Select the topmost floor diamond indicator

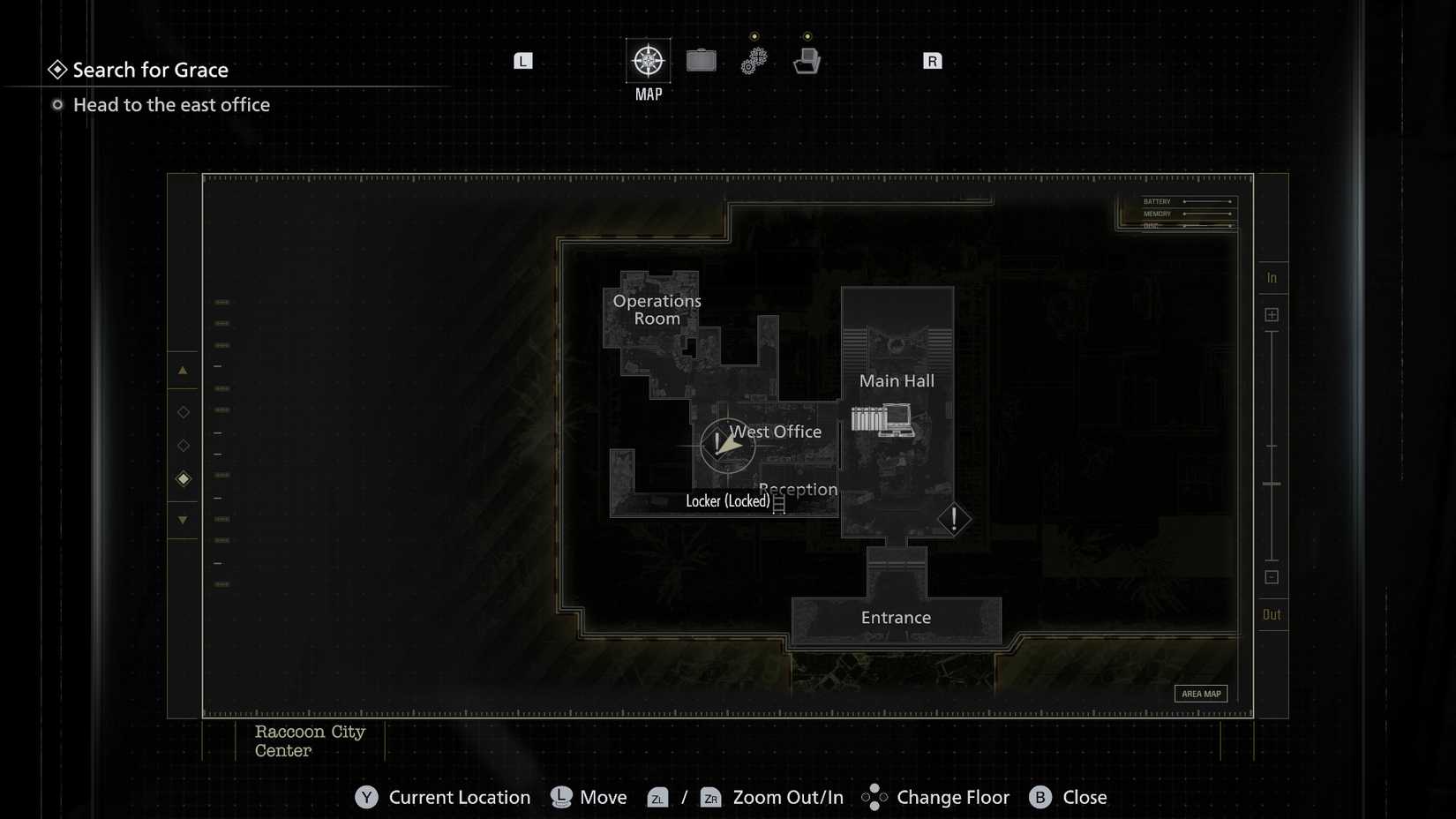(183, 410)
